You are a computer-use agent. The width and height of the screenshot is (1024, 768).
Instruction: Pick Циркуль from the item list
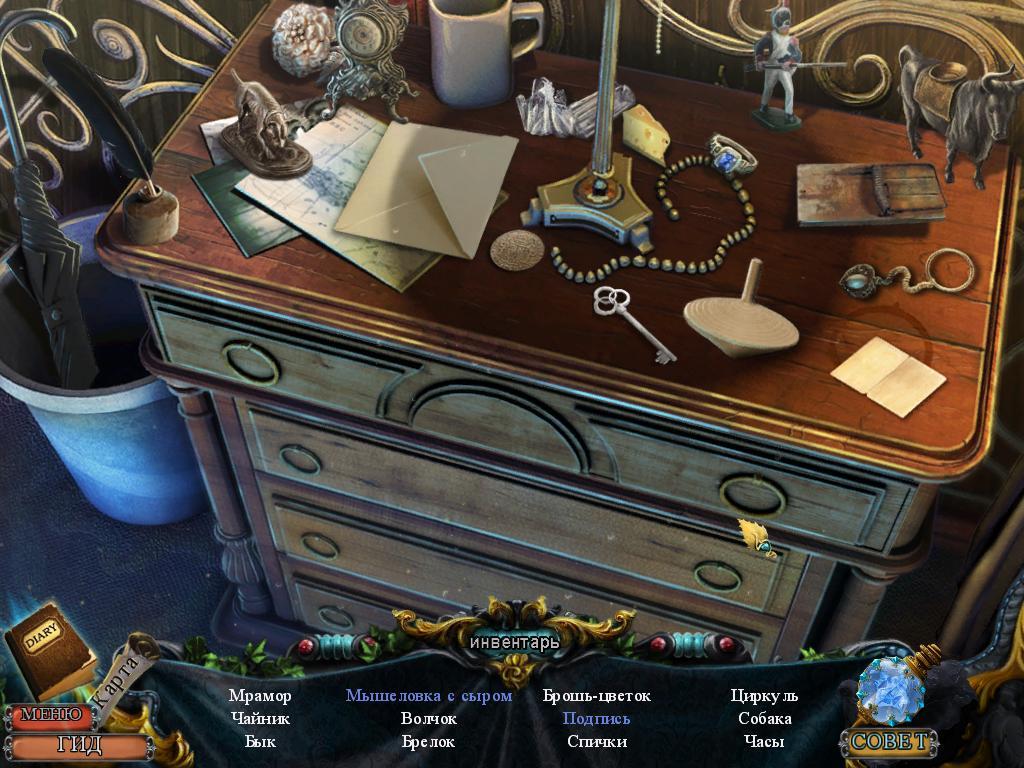[765, 696]
